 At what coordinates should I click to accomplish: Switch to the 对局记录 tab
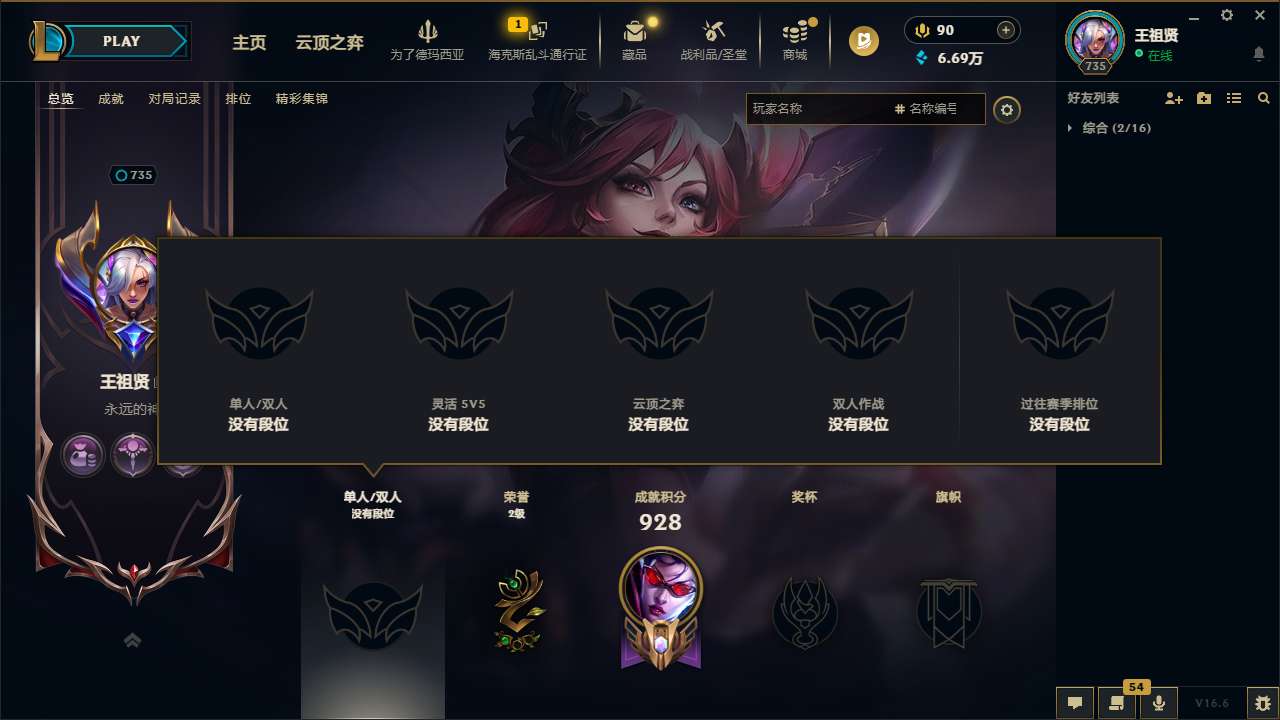tap(173, 98)
